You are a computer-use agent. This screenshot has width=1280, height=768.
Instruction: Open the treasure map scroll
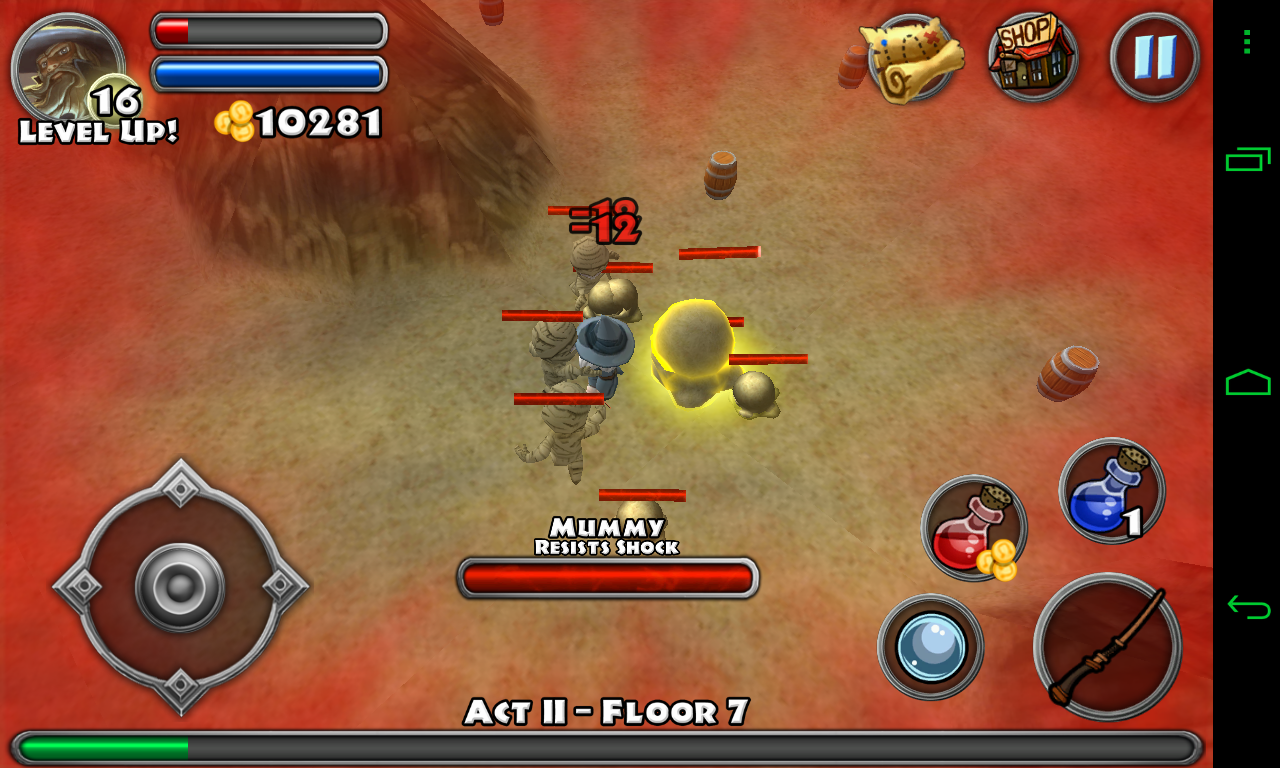pos(911,59)
